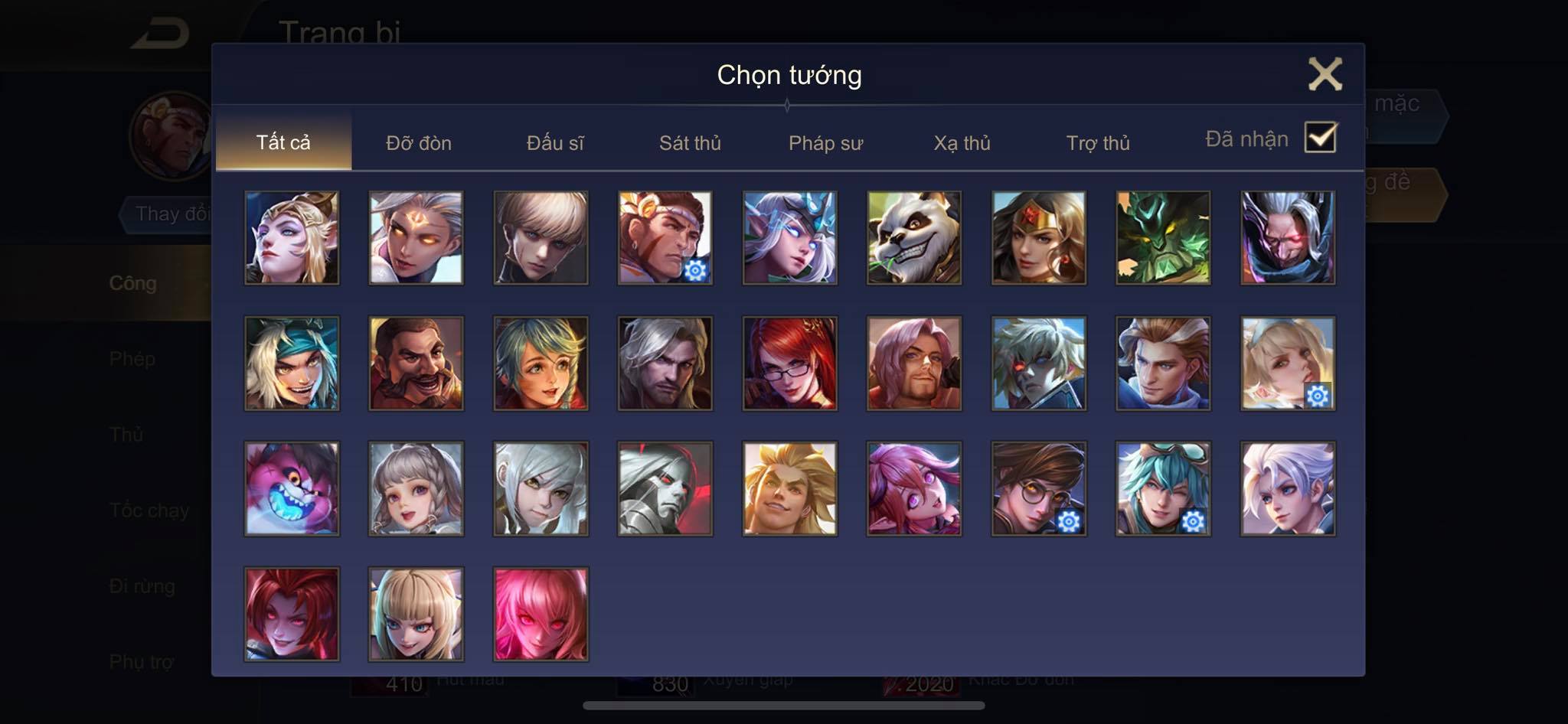Close the Chọn tướng hero selection dialog
The height and width of the screenshot is (724, 1568).
click(1325, 74)
